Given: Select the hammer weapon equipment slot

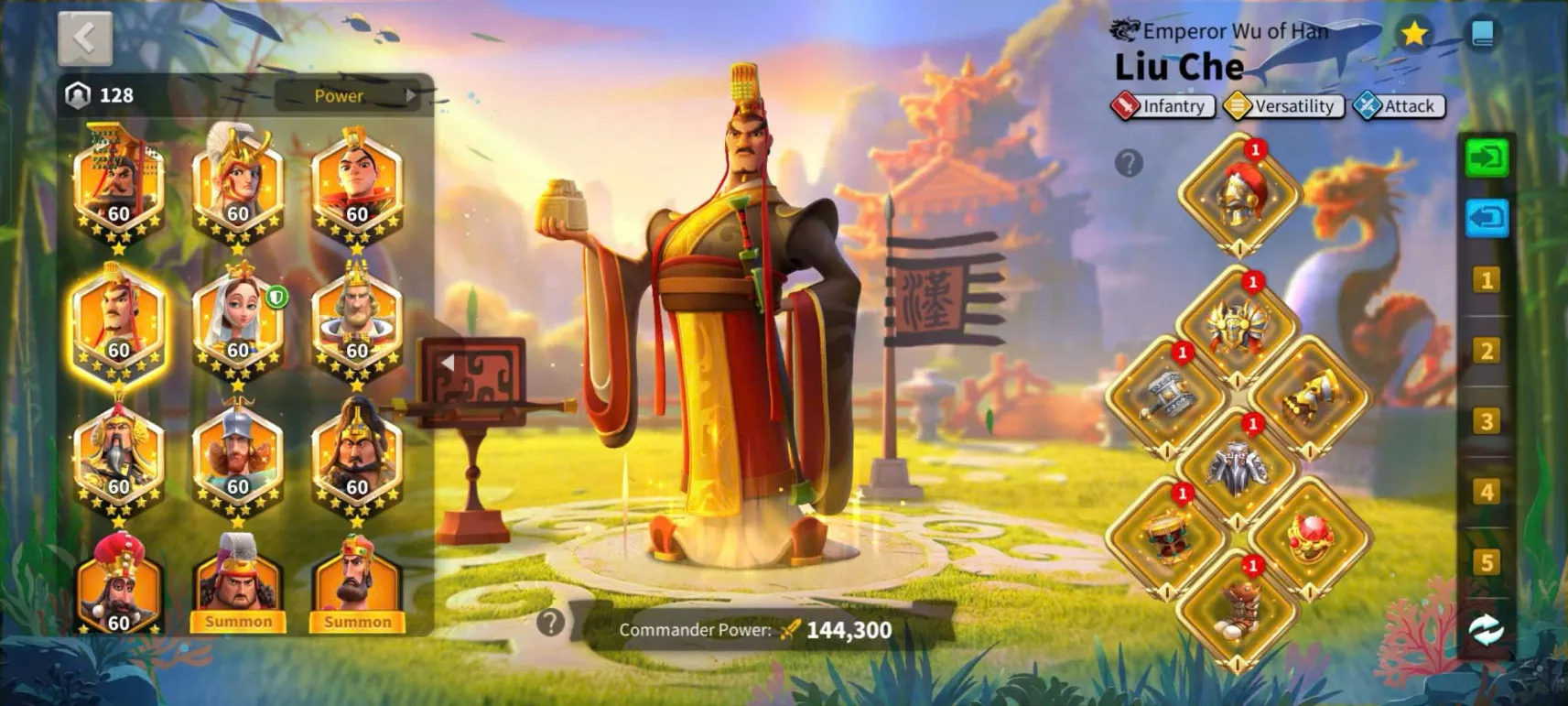Looking at the screenshot, I should point(1165,398).
